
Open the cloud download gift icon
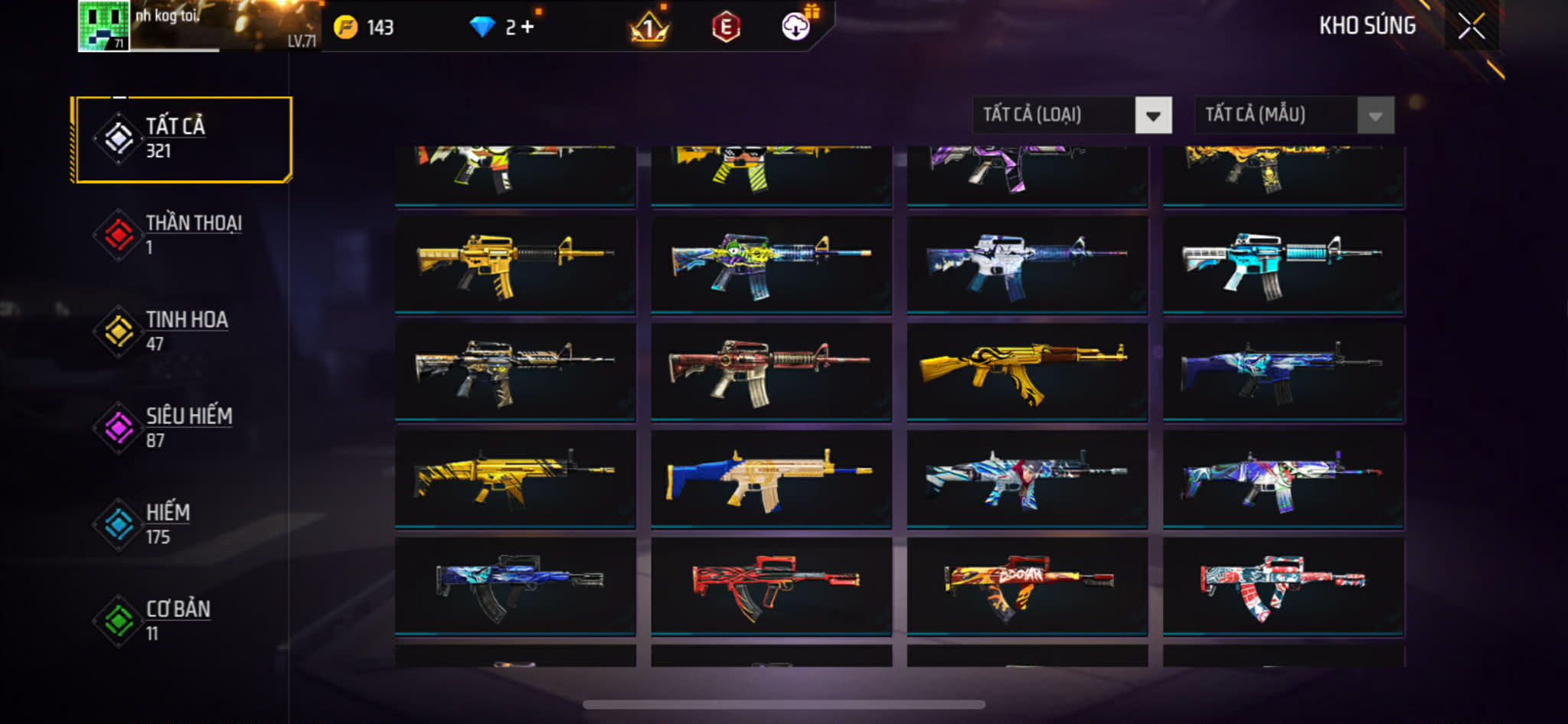(796, 27)
